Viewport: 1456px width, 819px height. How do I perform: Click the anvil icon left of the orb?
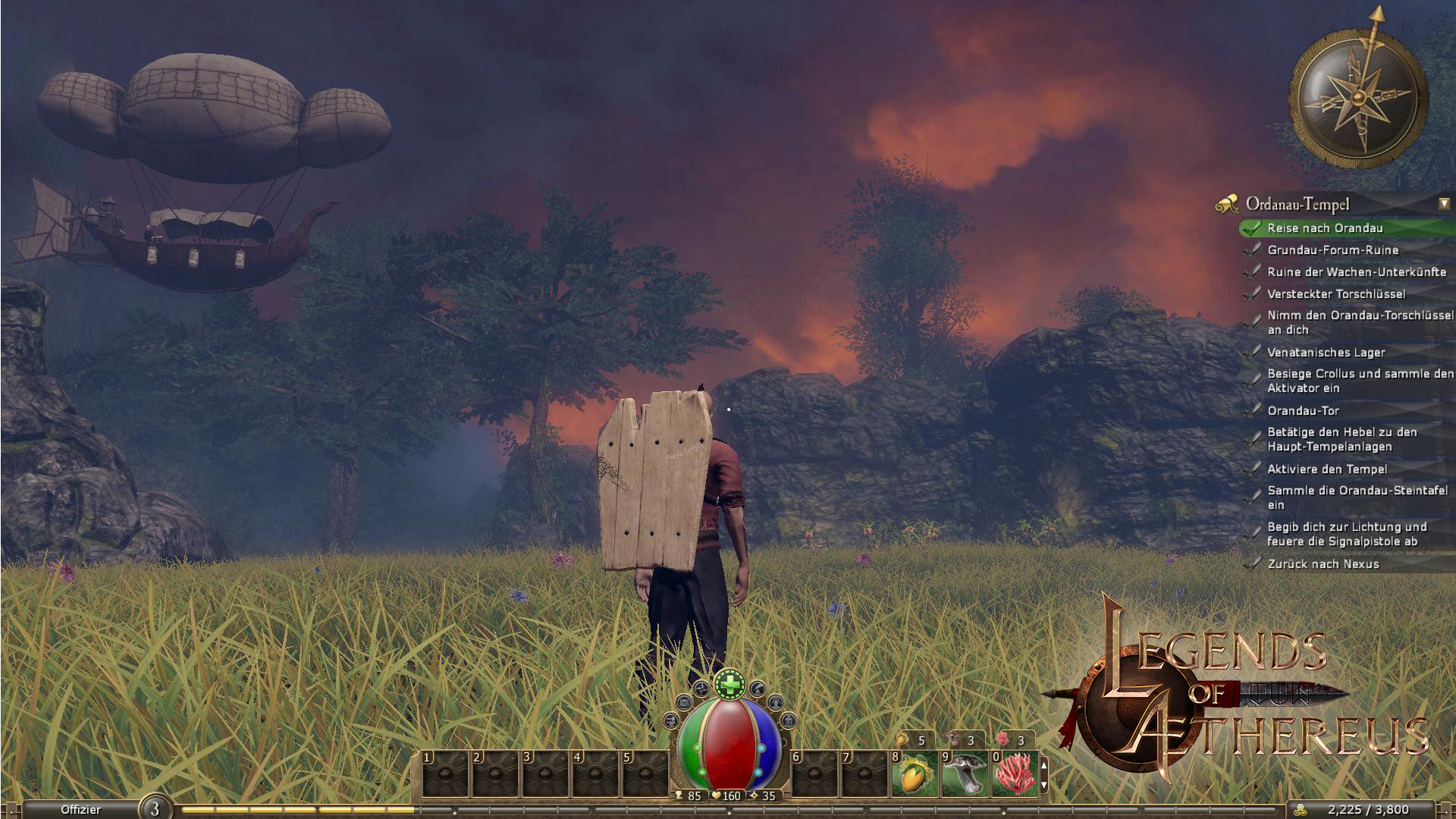click(x=671, y=720)
